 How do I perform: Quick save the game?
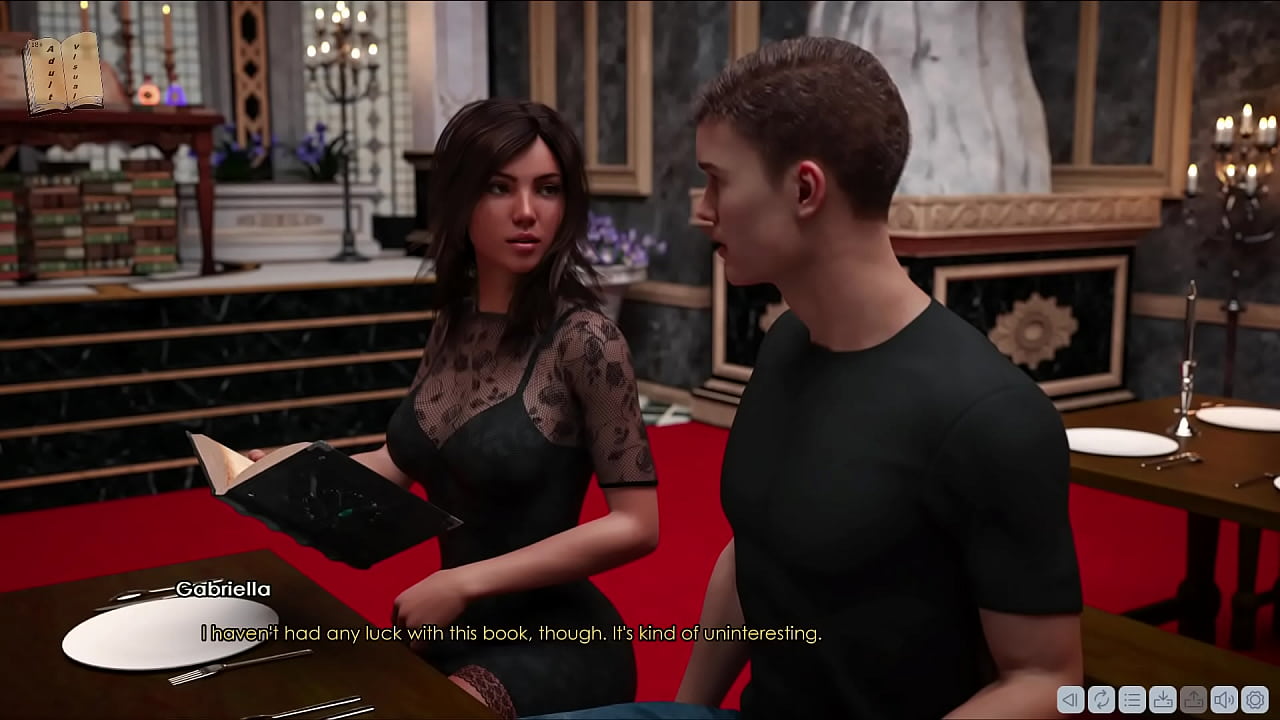coord(1162,702)
